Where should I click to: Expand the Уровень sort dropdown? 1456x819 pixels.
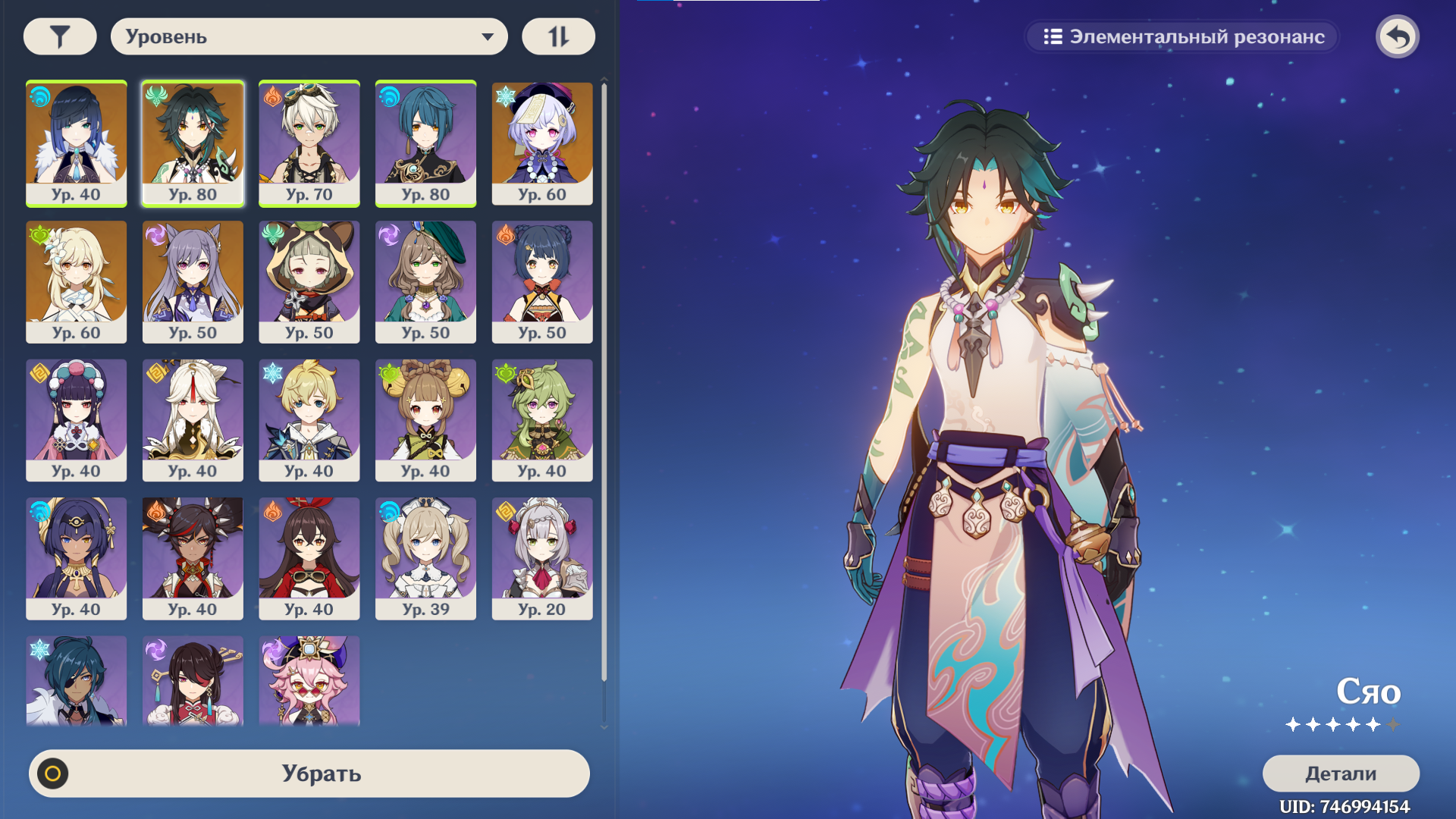point(309,36)
